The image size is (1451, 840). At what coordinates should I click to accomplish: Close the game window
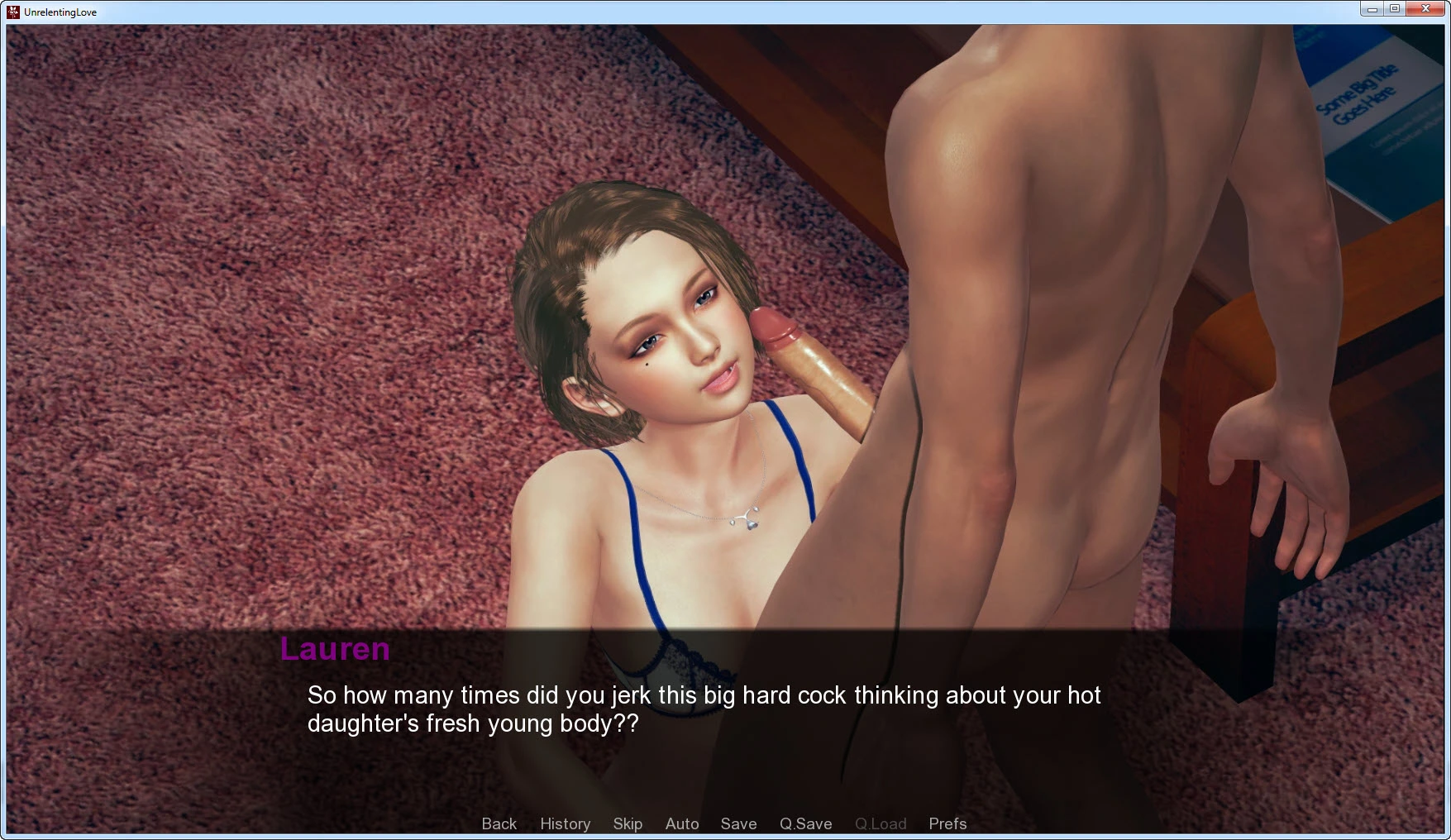(x=1425, y=9)
